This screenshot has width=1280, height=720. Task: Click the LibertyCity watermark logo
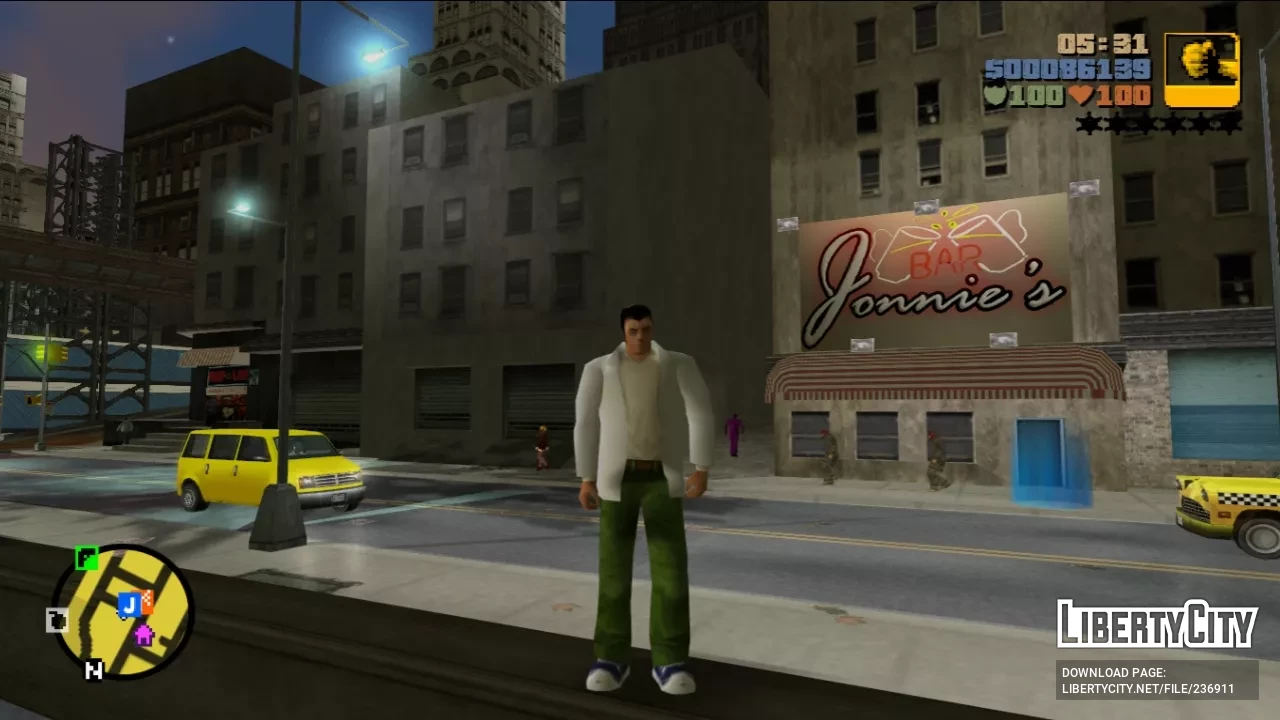click(x=1157, y=625)
